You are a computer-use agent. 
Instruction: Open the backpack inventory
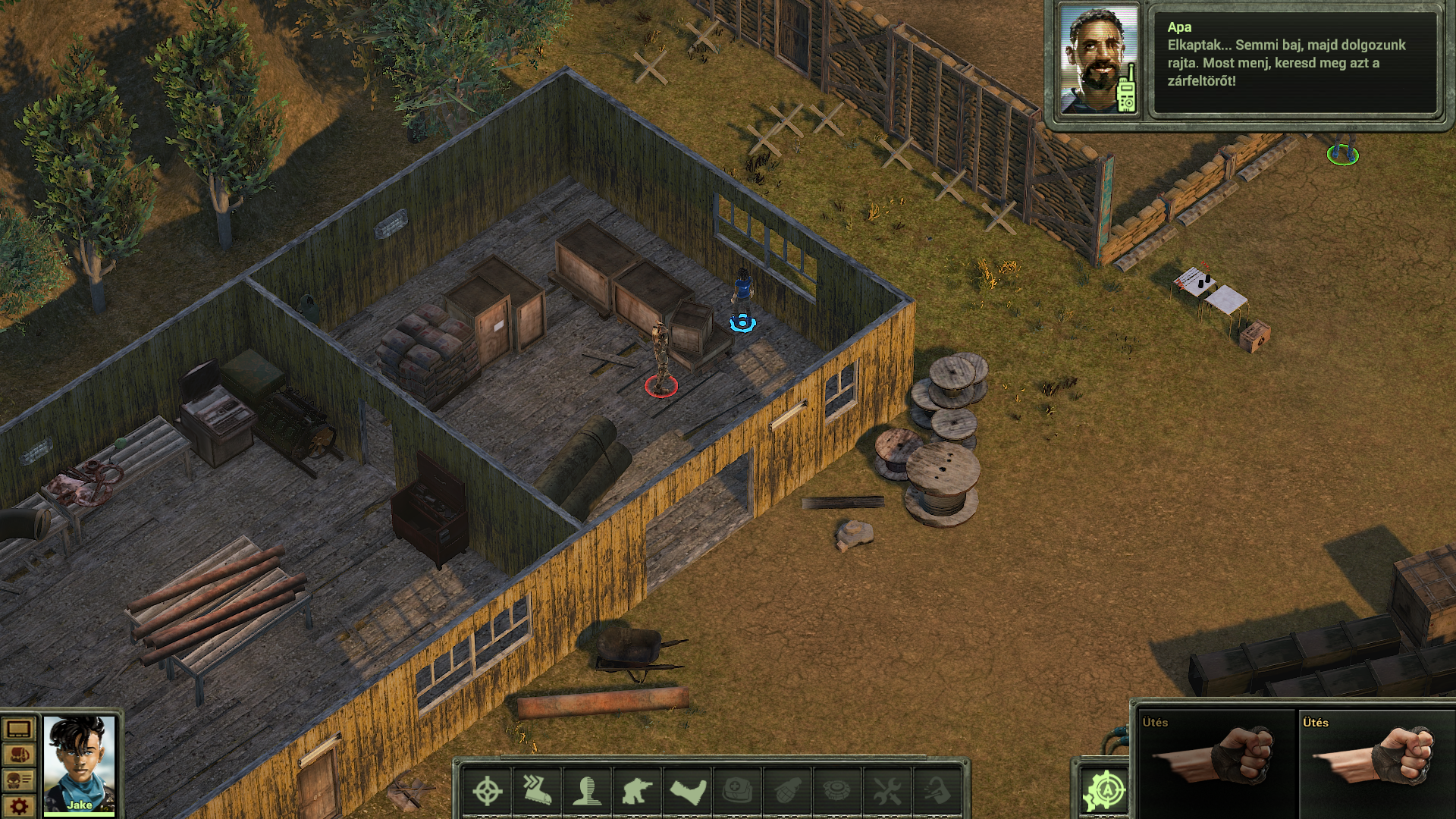pyautogui.click(x=18, y=756)
